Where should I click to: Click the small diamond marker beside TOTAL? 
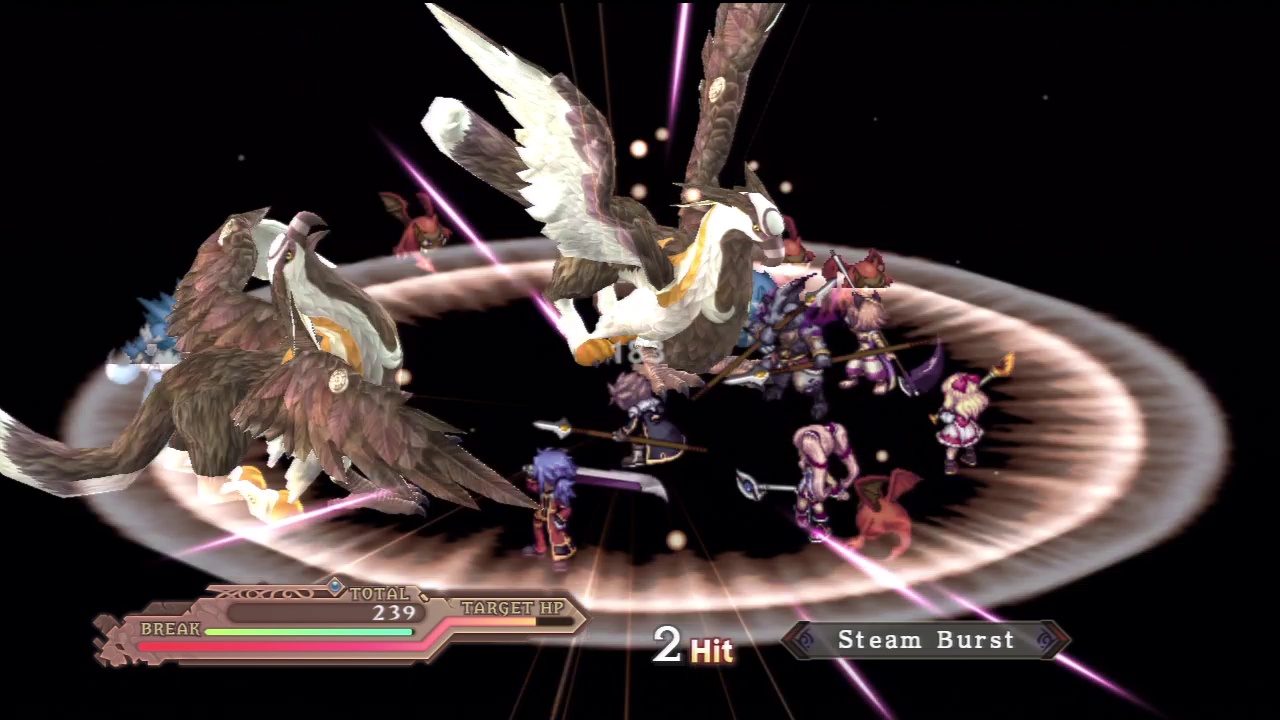pos(335,586)
